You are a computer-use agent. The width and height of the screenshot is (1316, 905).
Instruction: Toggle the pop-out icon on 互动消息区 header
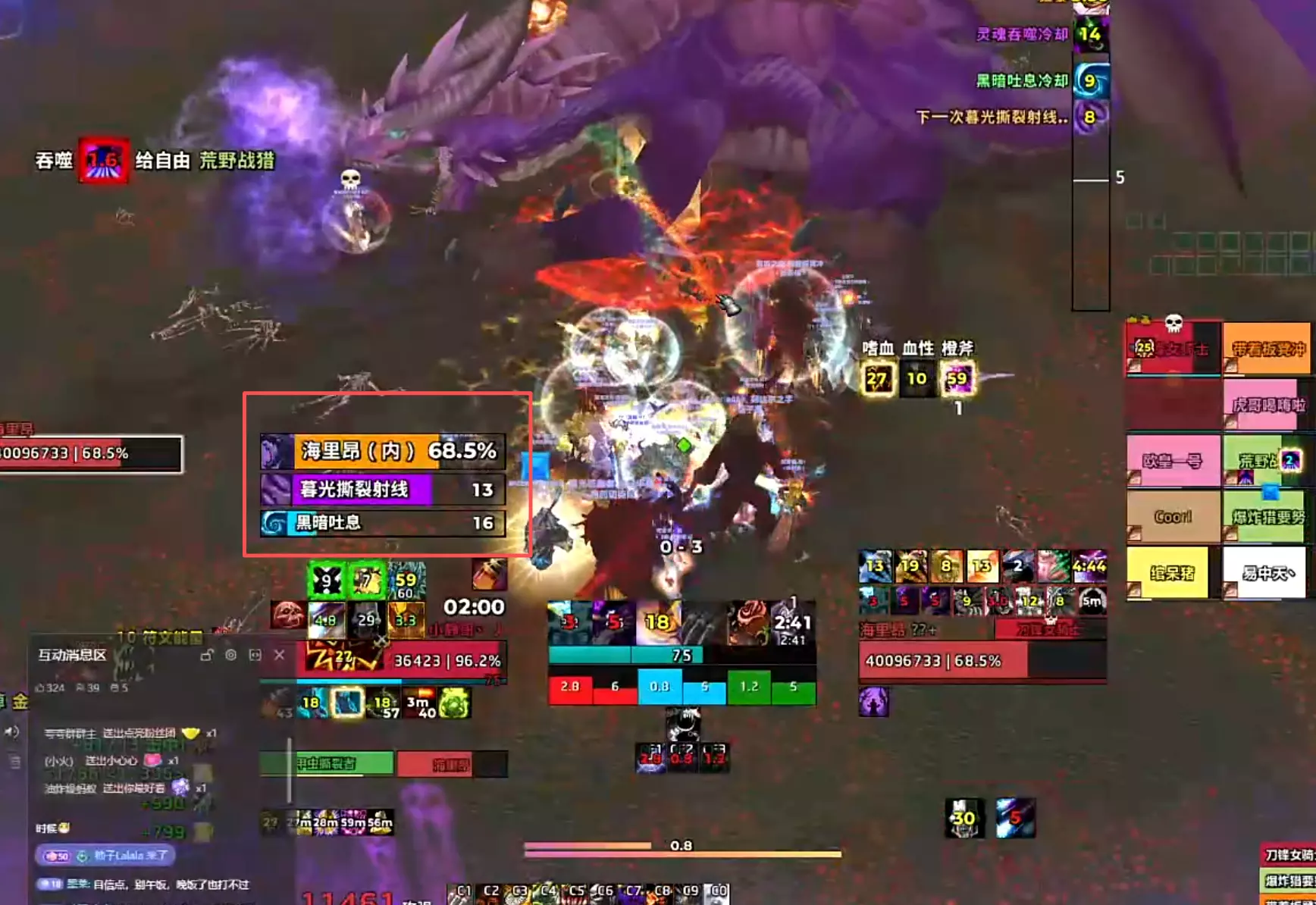point(255,656)
